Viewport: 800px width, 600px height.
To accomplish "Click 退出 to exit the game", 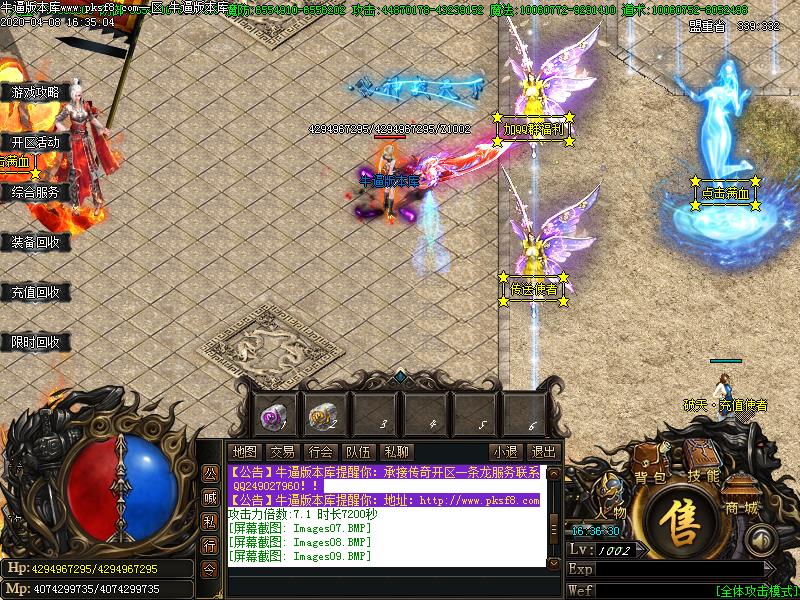I will 542,452.
